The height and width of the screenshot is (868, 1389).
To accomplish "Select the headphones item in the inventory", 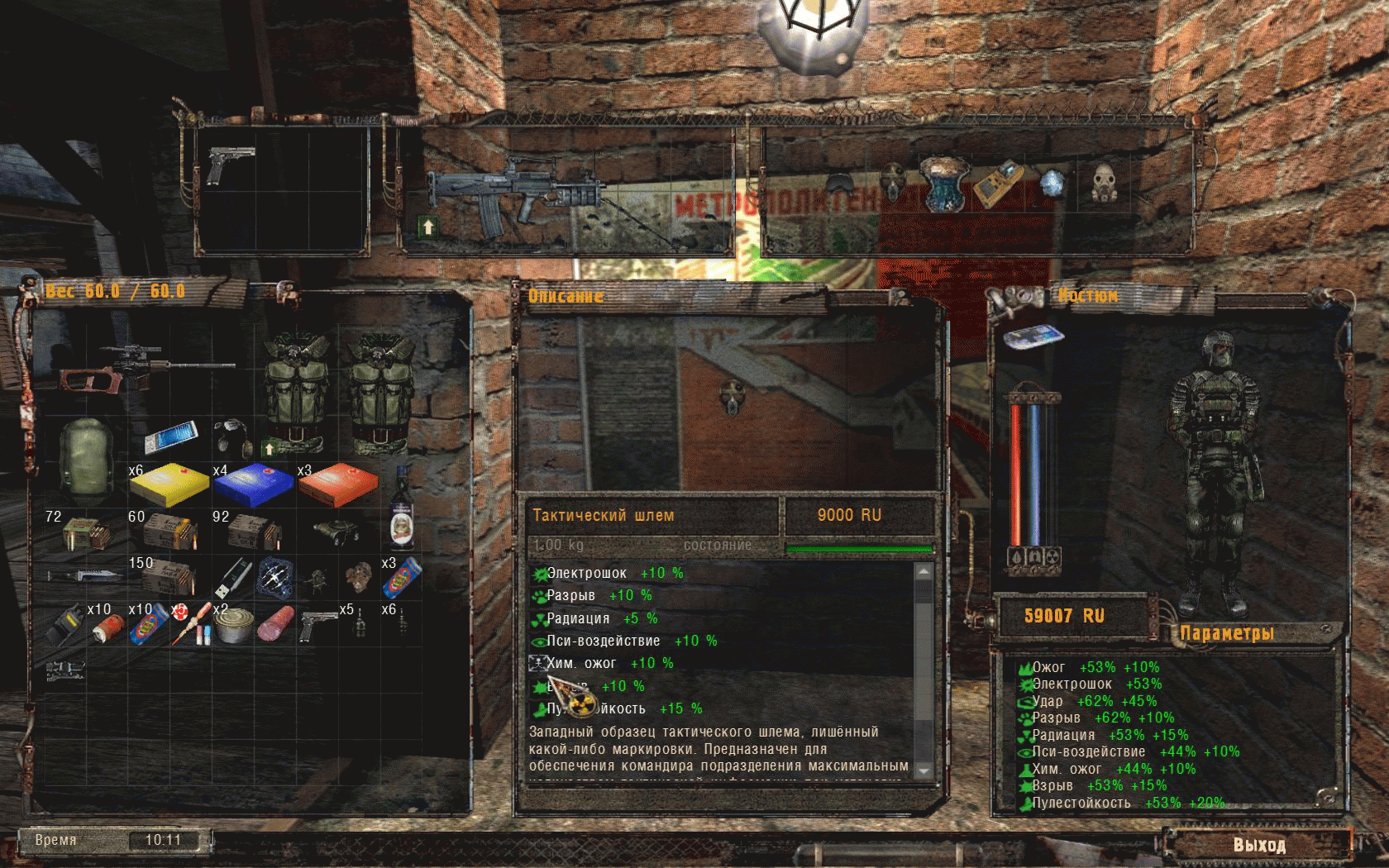I will pyautogui.click(x=234, y=436).
